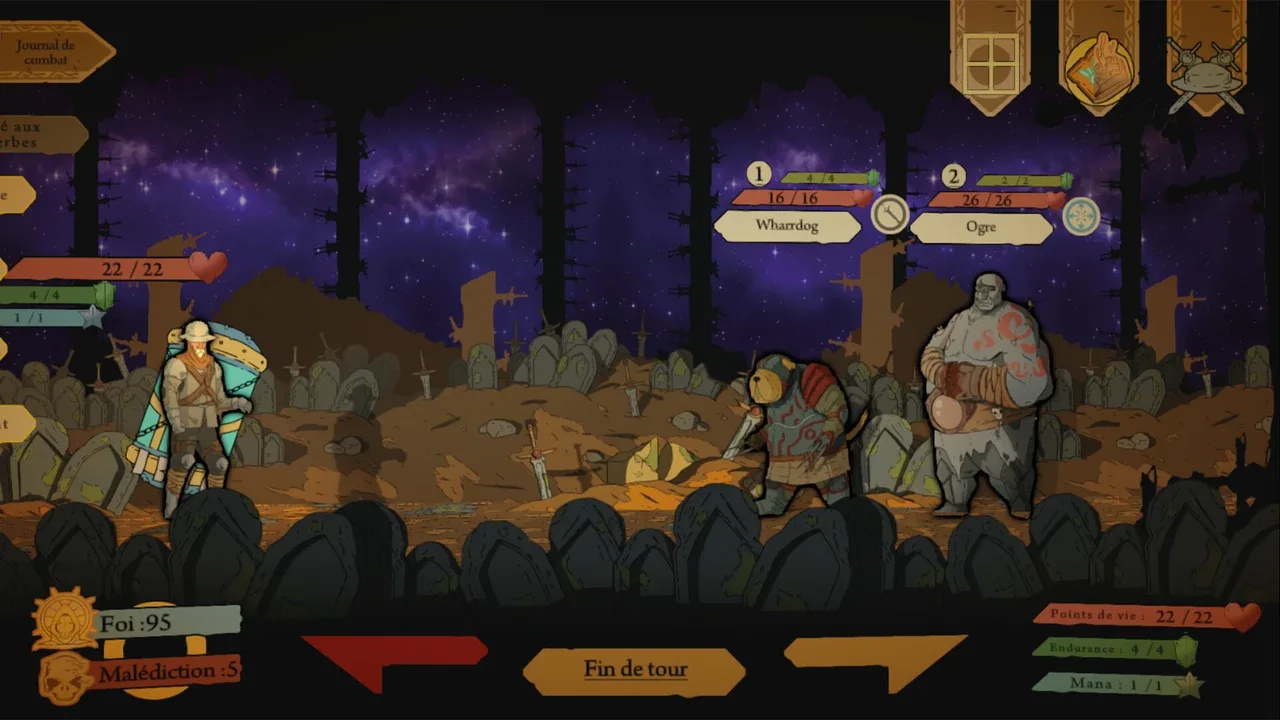Open the Journal de combat
The image size is (1280, 720).
tap(52, 52)
